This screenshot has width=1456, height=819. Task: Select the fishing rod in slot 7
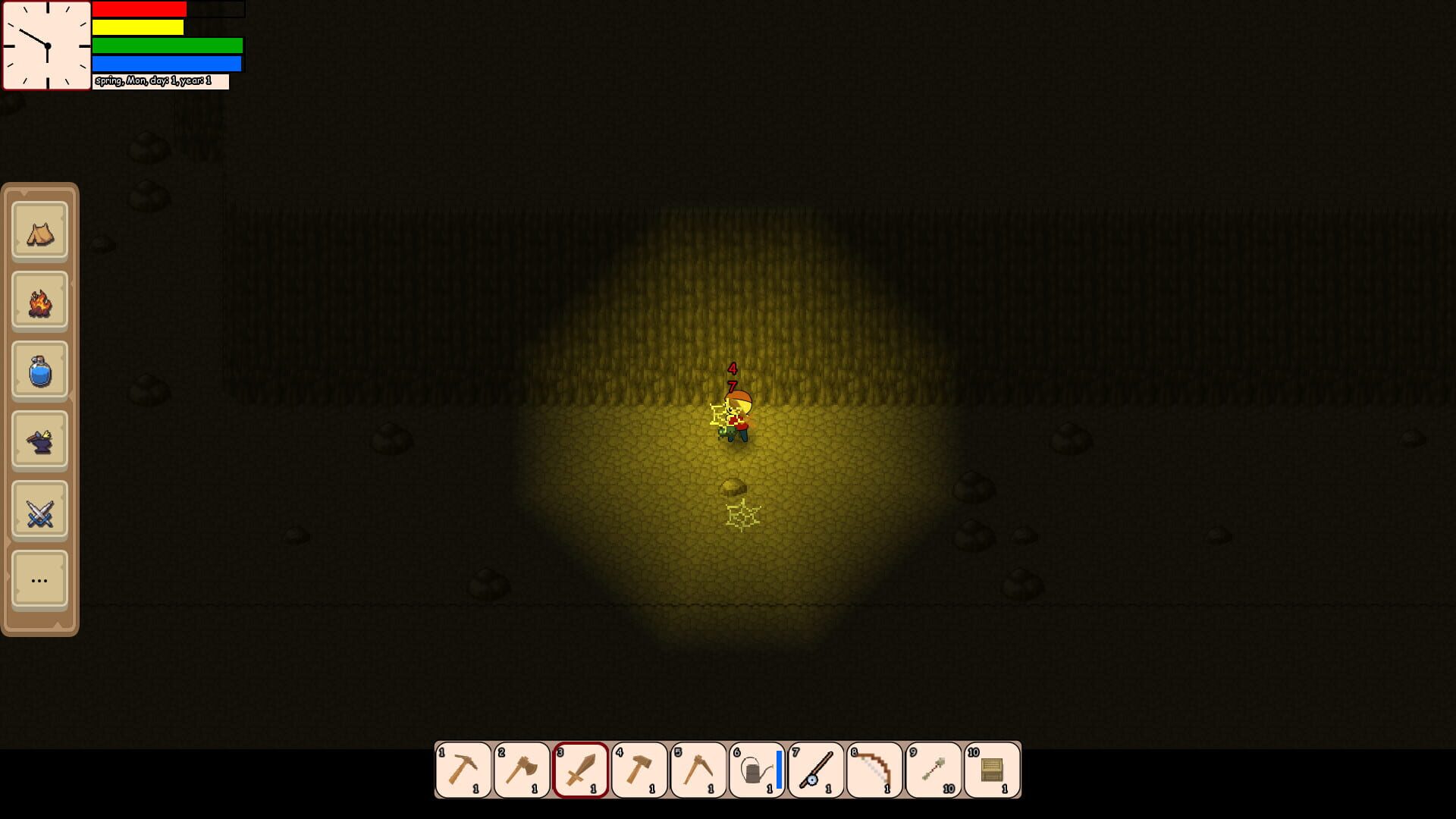(817, 770)
